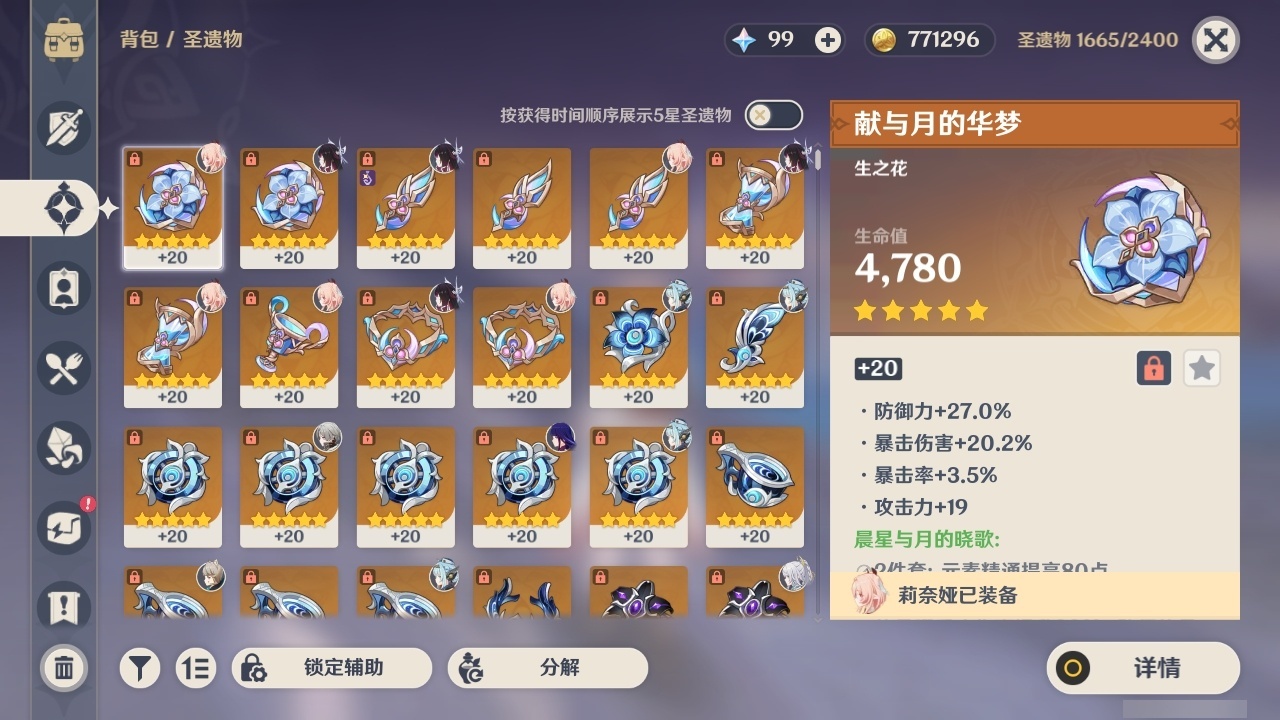Select the second flower artifact in the top row

tap(288, 205)
